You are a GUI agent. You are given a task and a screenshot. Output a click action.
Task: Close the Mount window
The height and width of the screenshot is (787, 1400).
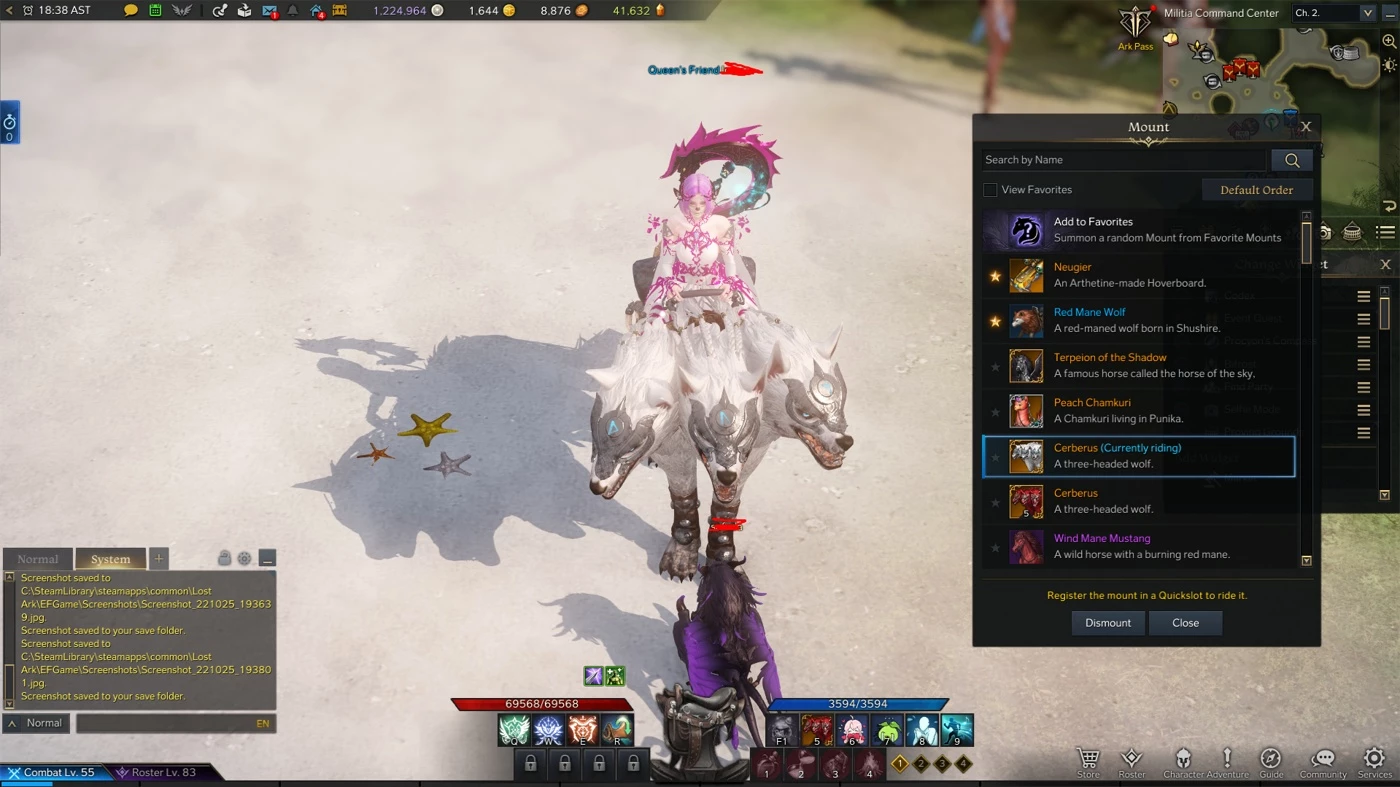[x=1305, y=127]
